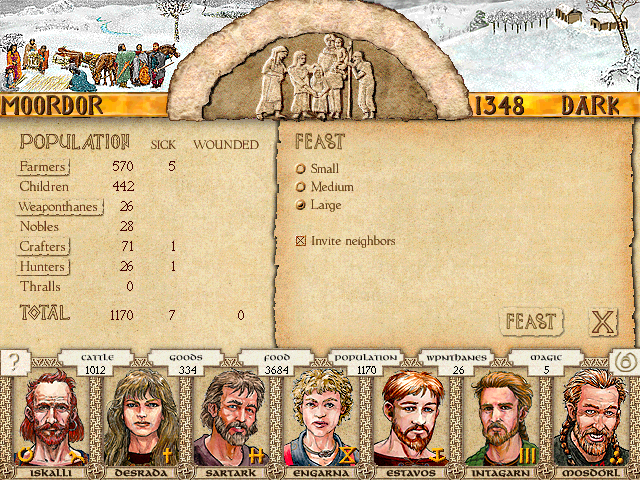The height and width of the screenshot is (480, 640).
Task: Select the Crafters population entry
Action: pyautogui.click(x=44, y=247)
